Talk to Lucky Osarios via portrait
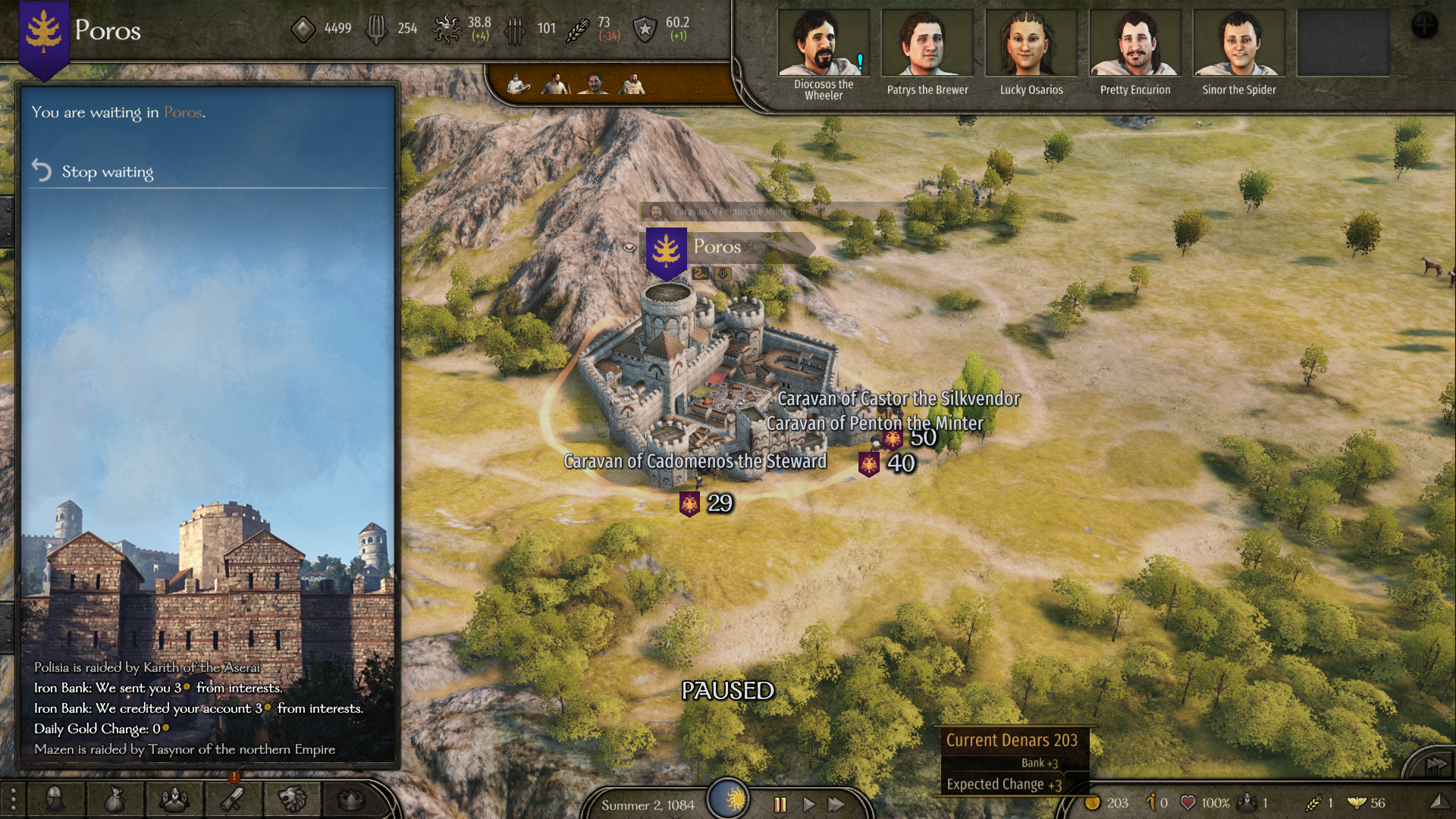Viewport: 1456px width, 819px height. click(1031, 44)
